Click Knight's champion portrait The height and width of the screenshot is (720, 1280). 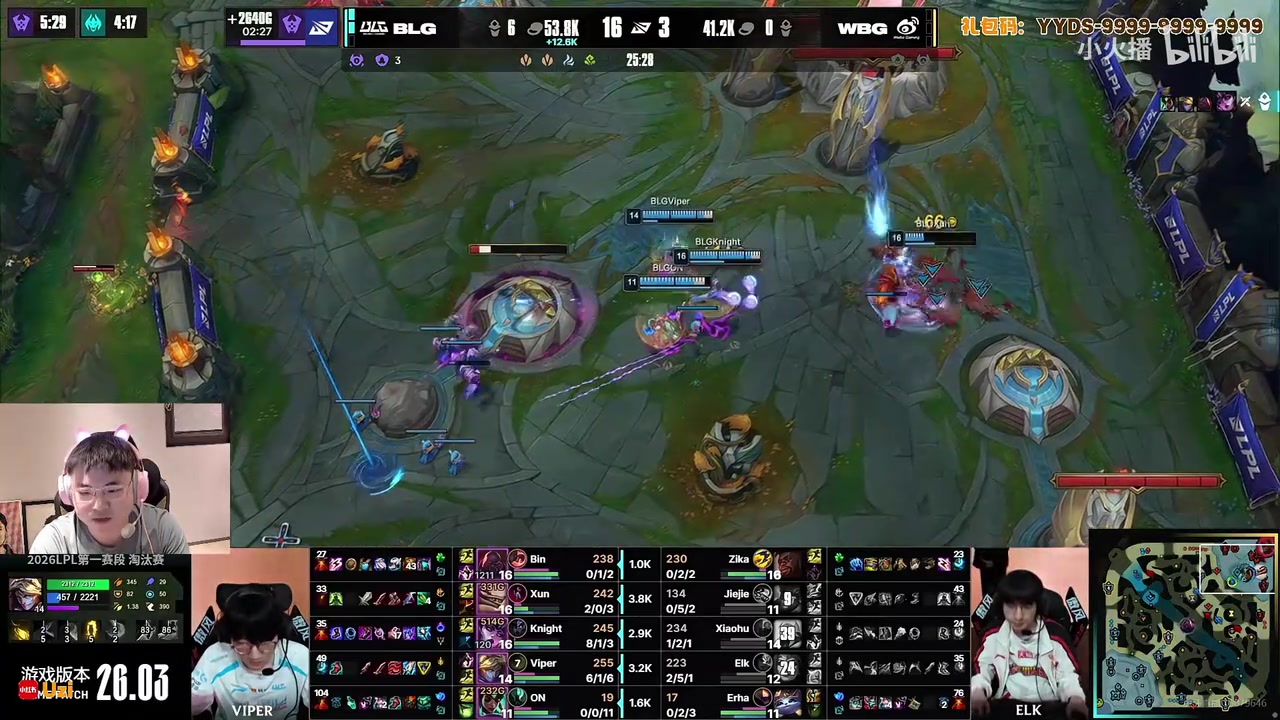(x=492, y=633)
